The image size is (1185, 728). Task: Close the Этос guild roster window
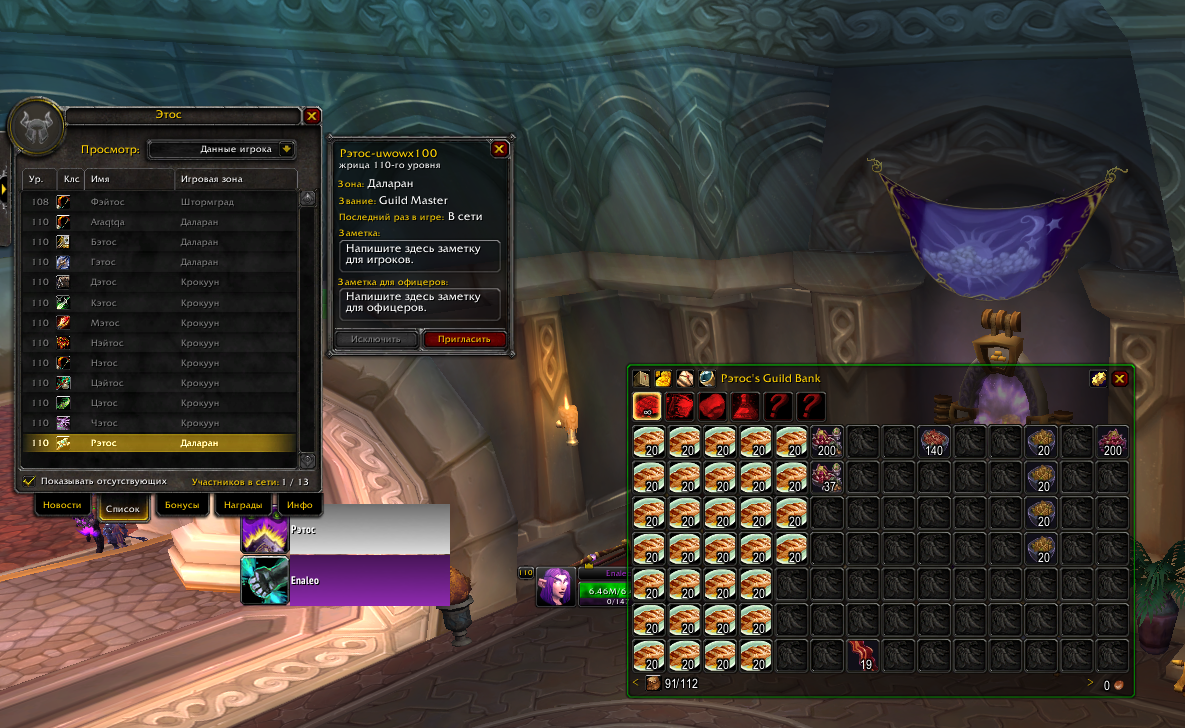click(x=312, y=116)
